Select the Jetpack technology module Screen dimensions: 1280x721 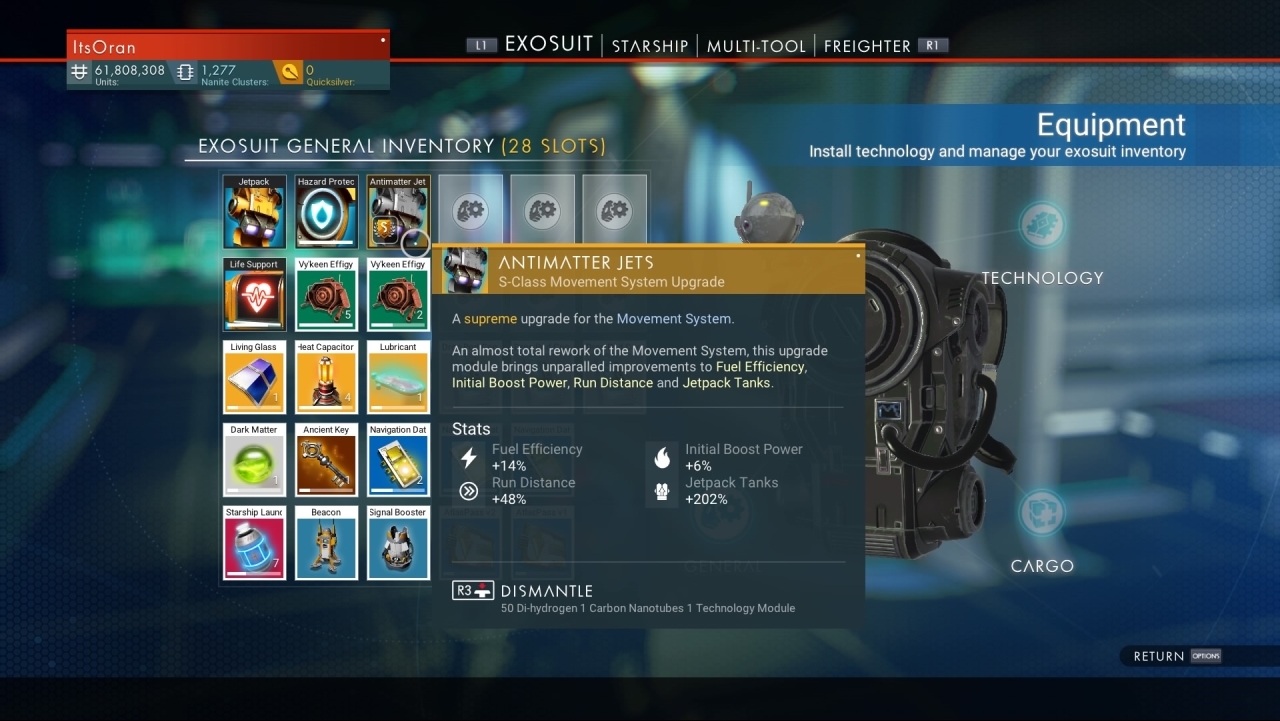pos(254,211)
